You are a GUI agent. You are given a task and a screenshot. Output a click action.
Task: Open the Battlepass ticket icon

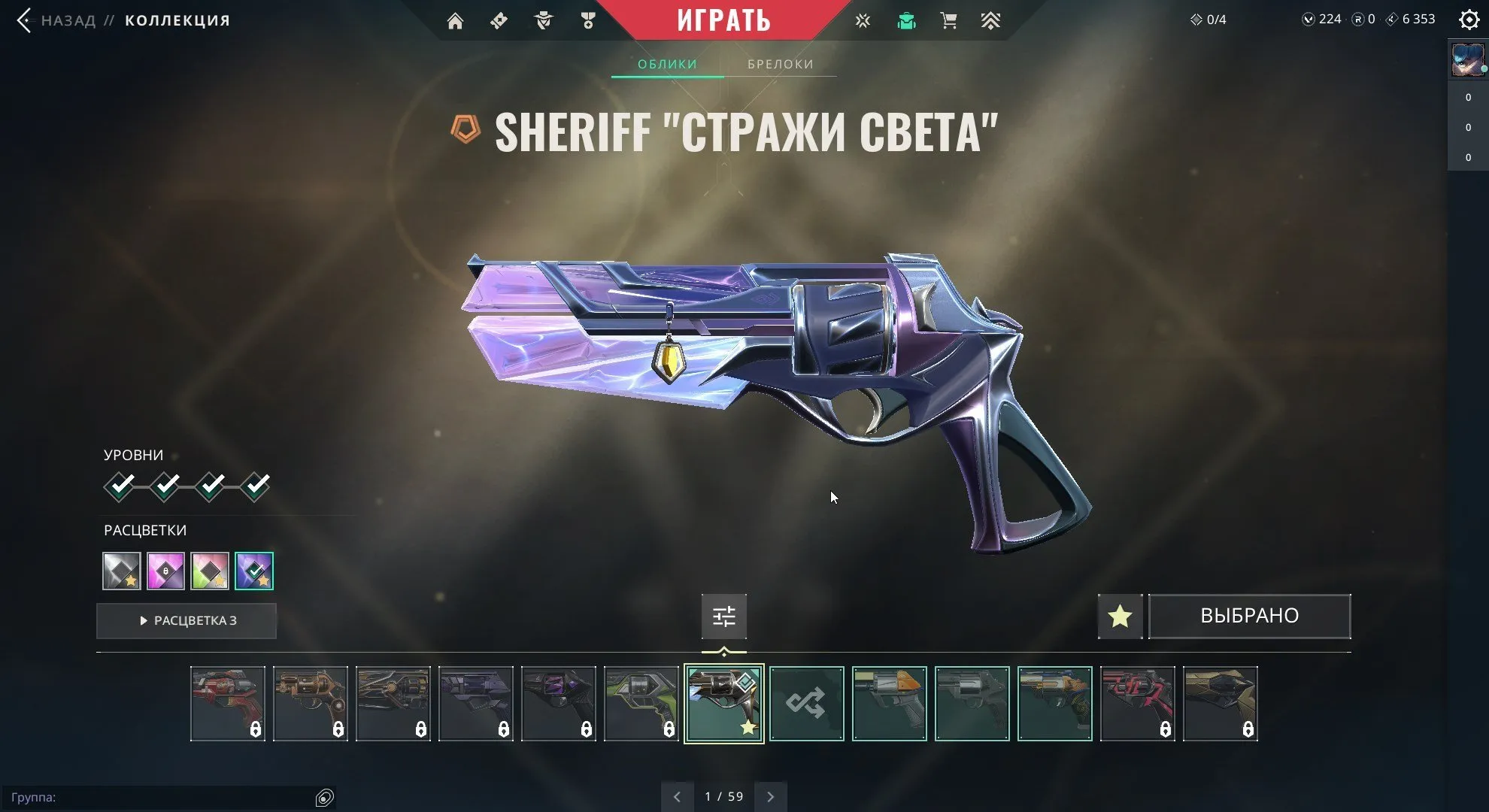499,20
